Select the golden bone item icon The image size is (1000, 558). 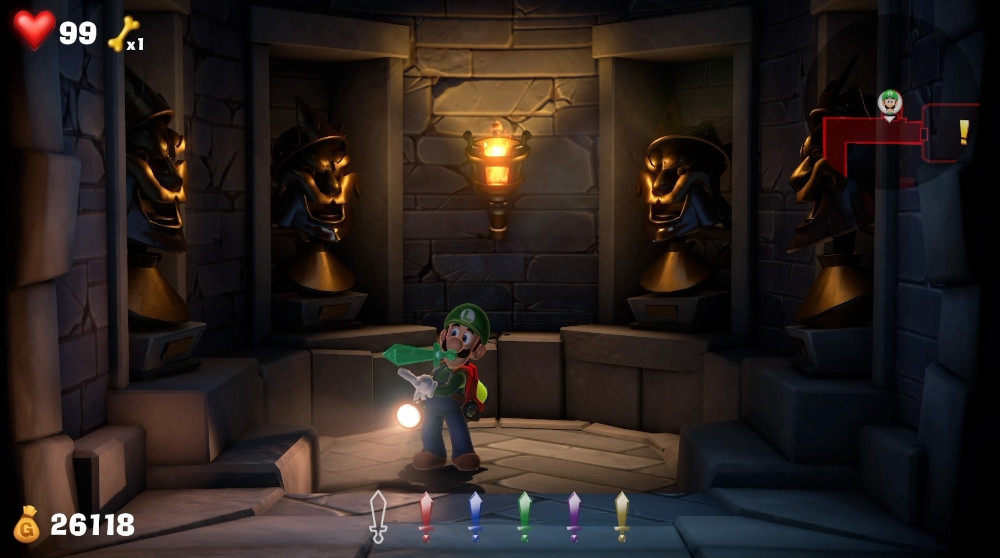pyautogui.click(x=123, y=33)
